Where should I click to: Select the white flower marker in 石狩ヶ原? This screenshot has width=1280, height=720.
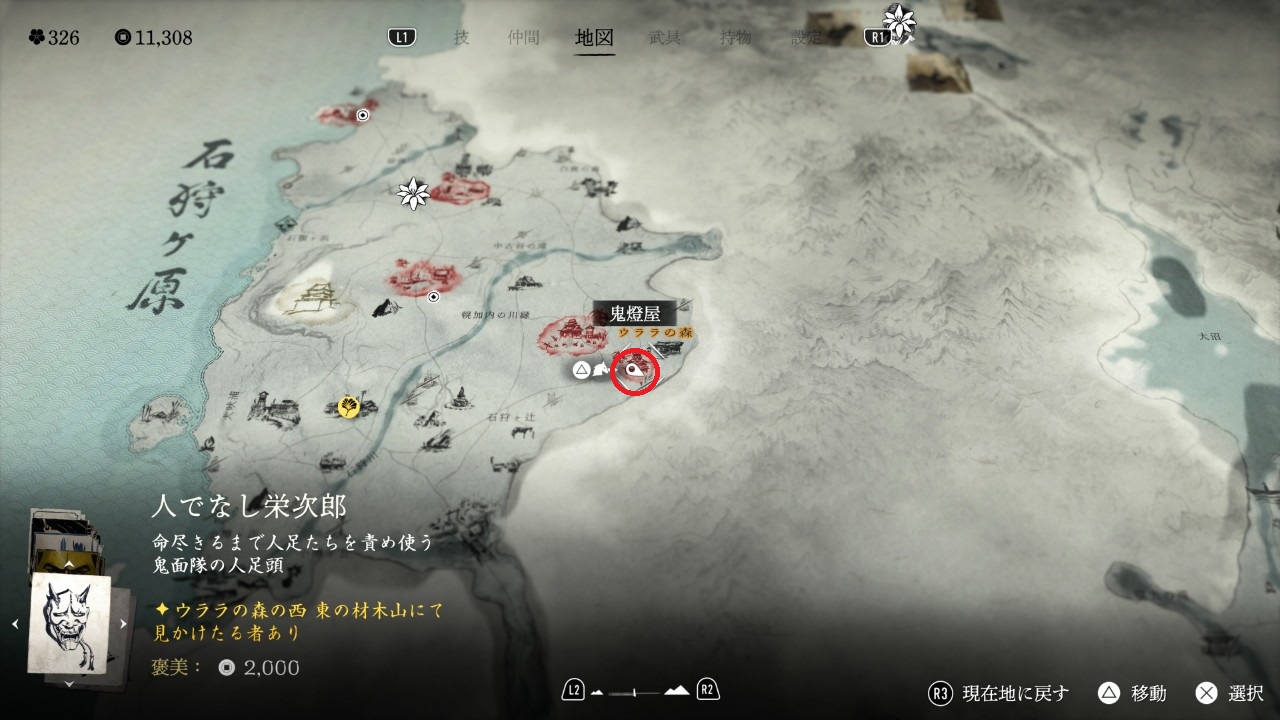tap(413, 193)
